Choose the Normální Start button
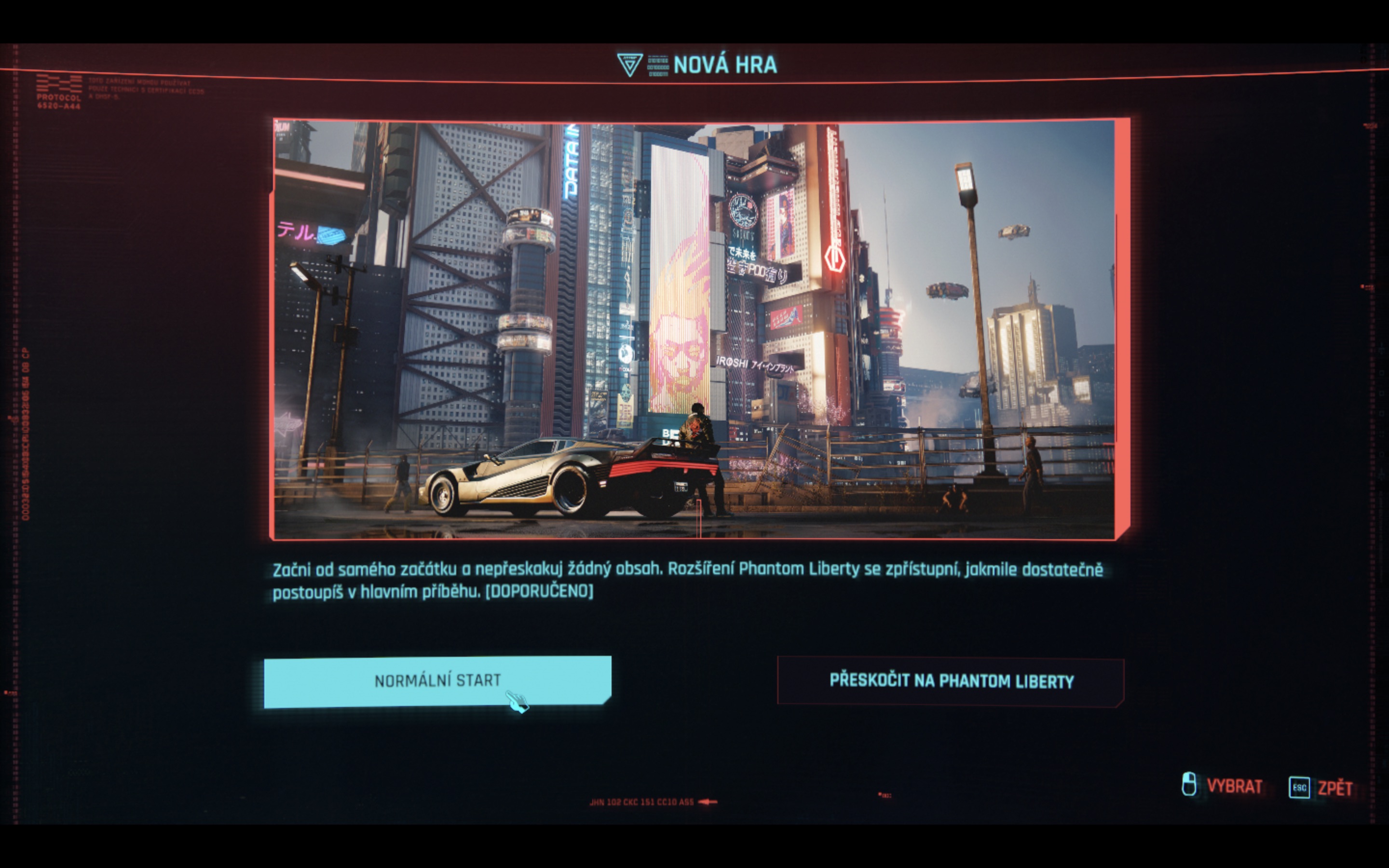Viewport: 1389px width, 868px height. coord(437,681)
